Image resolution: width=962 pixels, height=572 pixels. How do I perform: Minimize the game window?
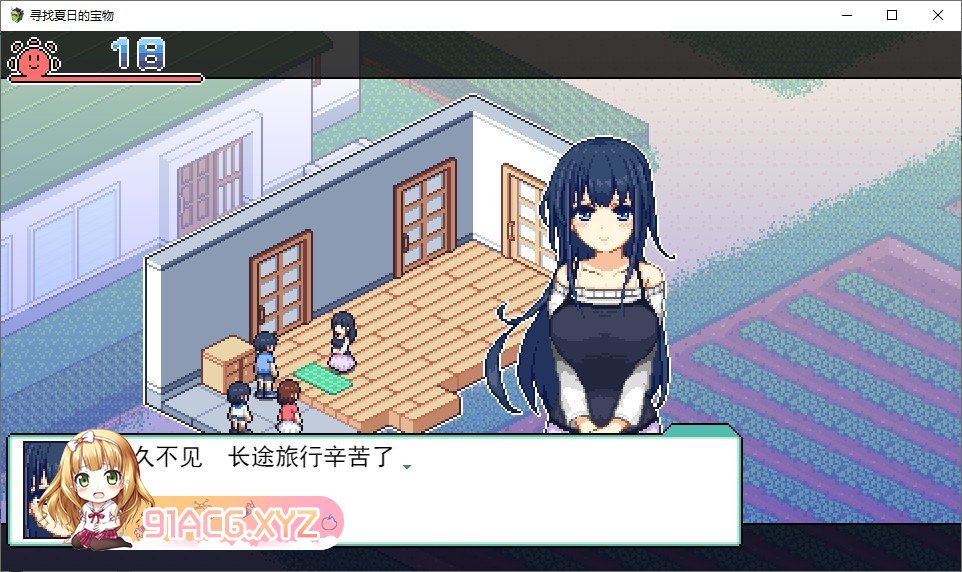(846, 15)
